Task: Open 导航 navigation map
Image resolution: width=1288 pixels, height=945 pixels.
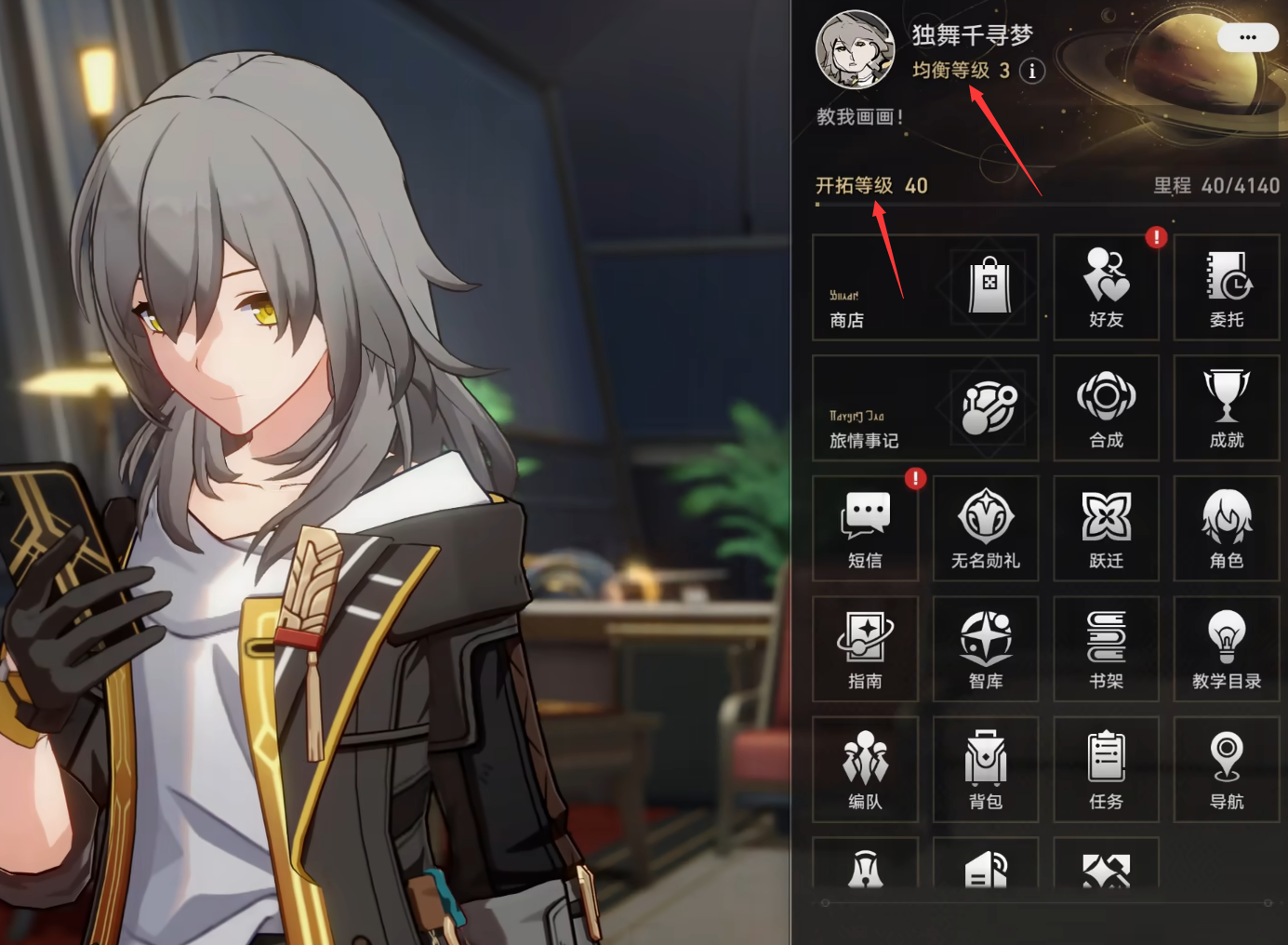Action: [1226, 769]
